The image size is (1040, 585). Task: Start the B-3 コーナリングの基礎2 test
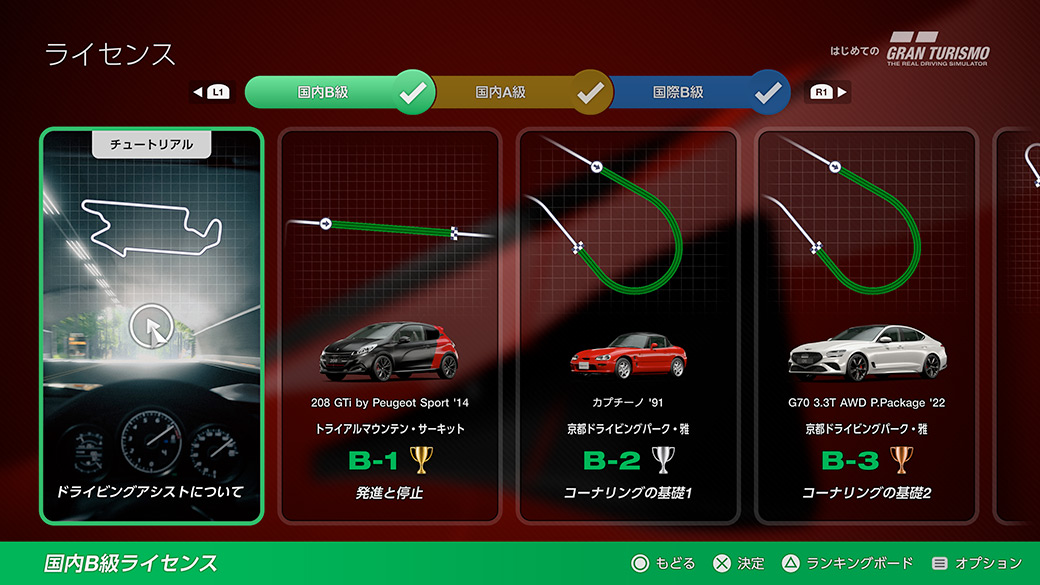click(x=866, y=326)
